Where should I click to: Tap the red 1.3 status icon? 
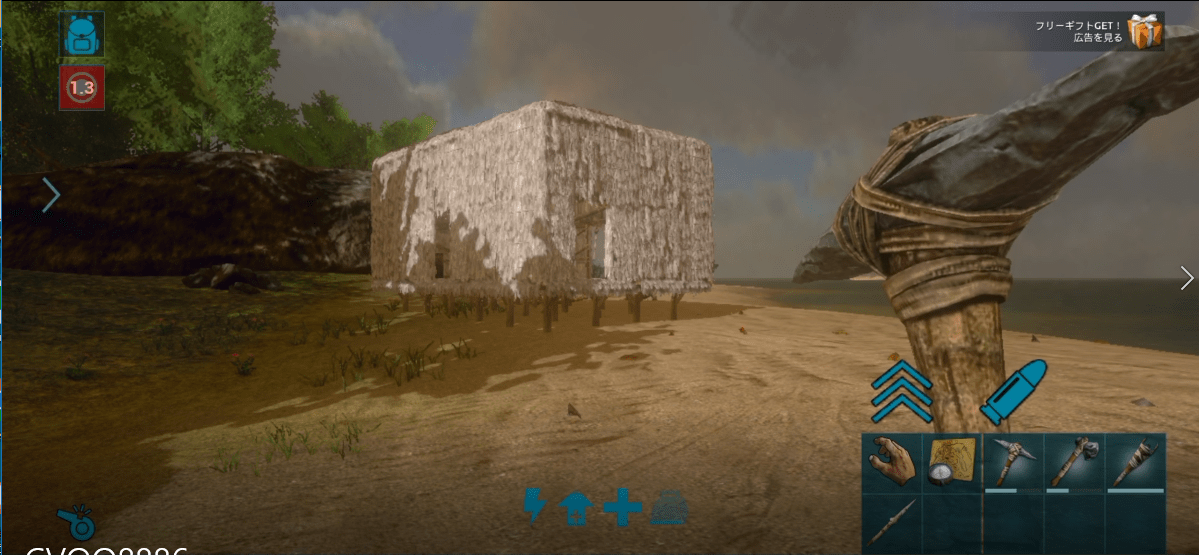point(81,89)
